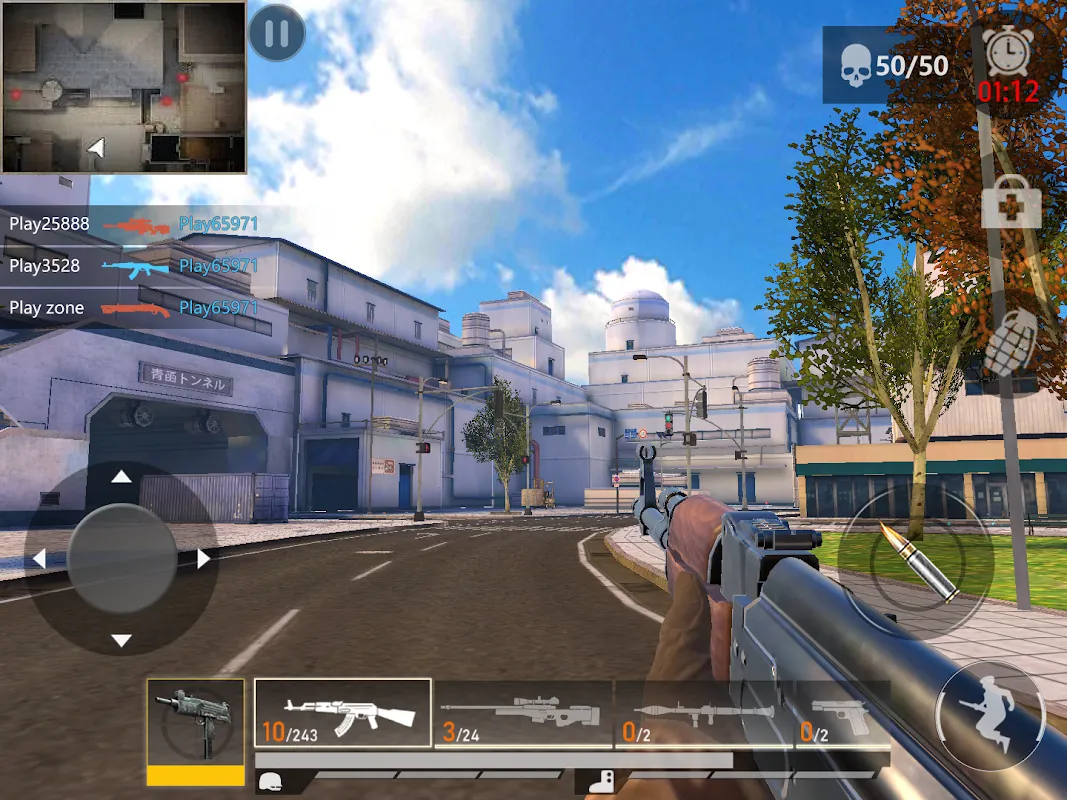
Task: Use the medkit icon
Action: pos(1011,203)
